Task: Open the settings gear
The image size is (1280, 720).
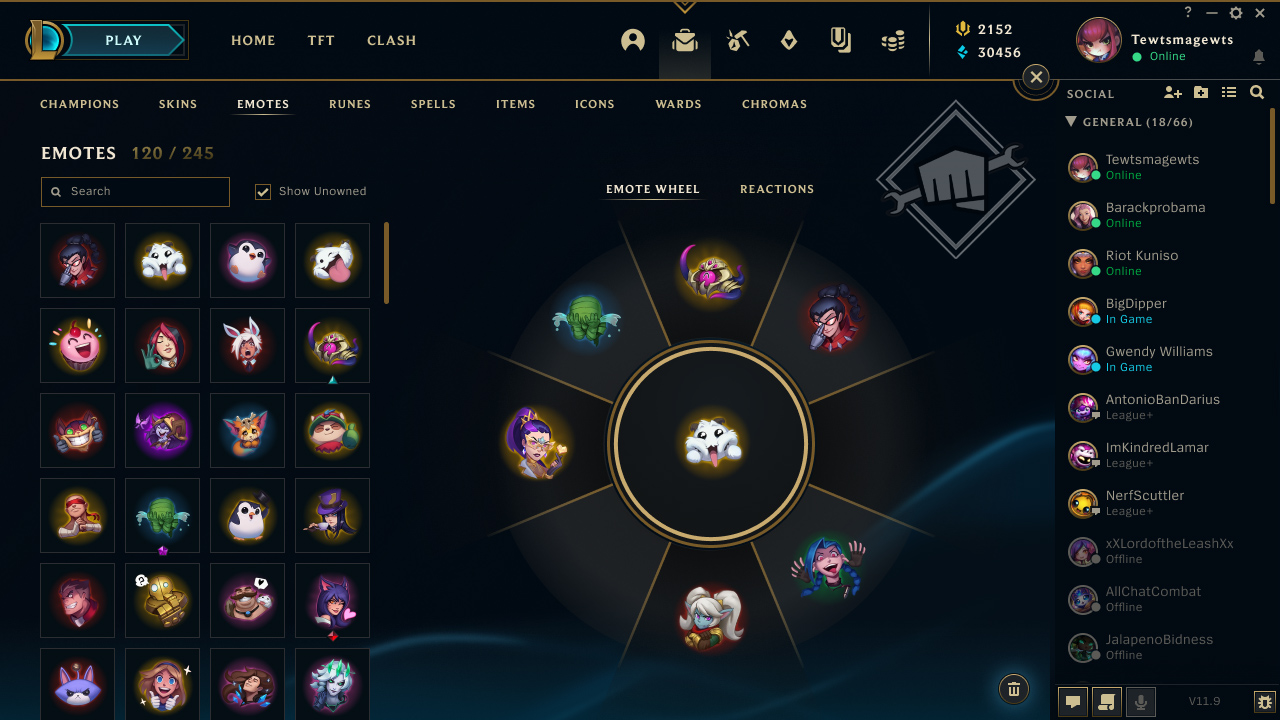Action: [1236, 13]
